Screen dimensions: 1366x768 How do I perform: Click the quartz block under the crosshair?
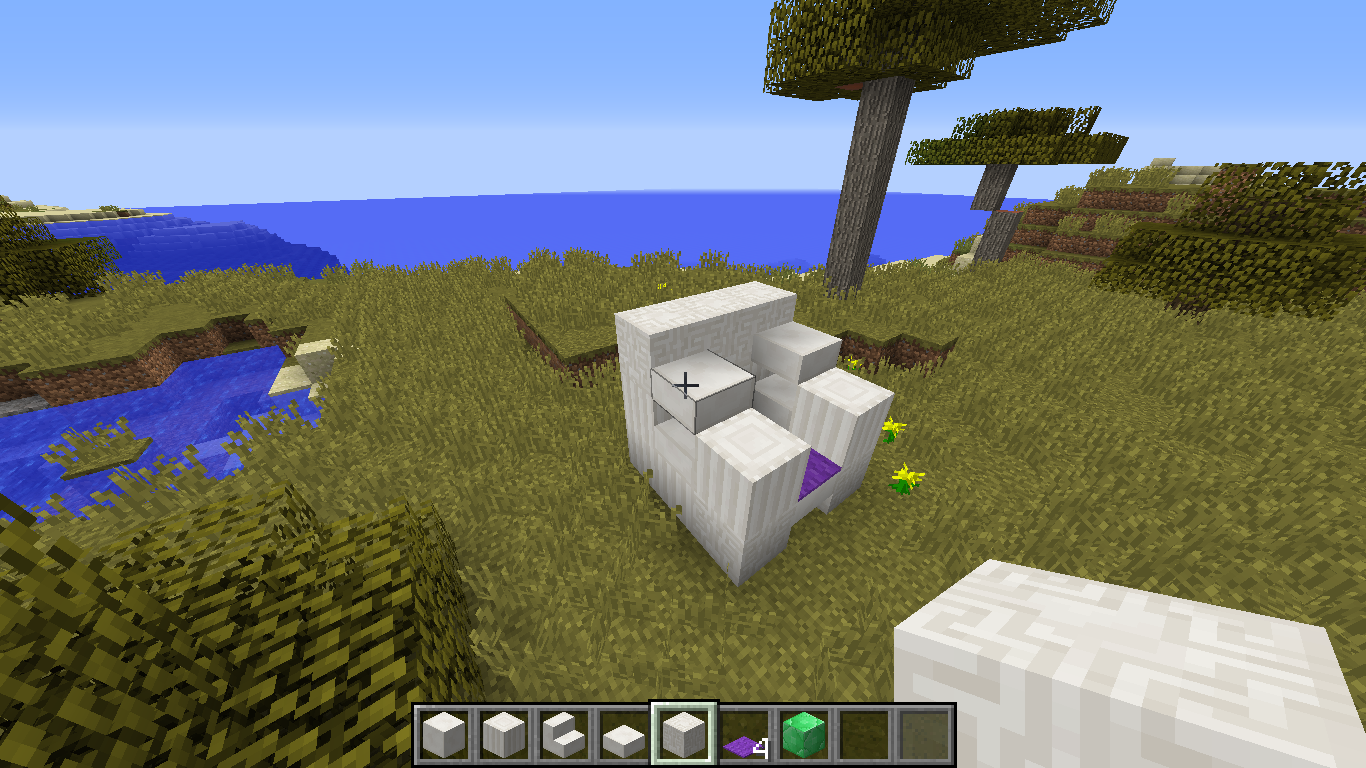tap(686, 383)
